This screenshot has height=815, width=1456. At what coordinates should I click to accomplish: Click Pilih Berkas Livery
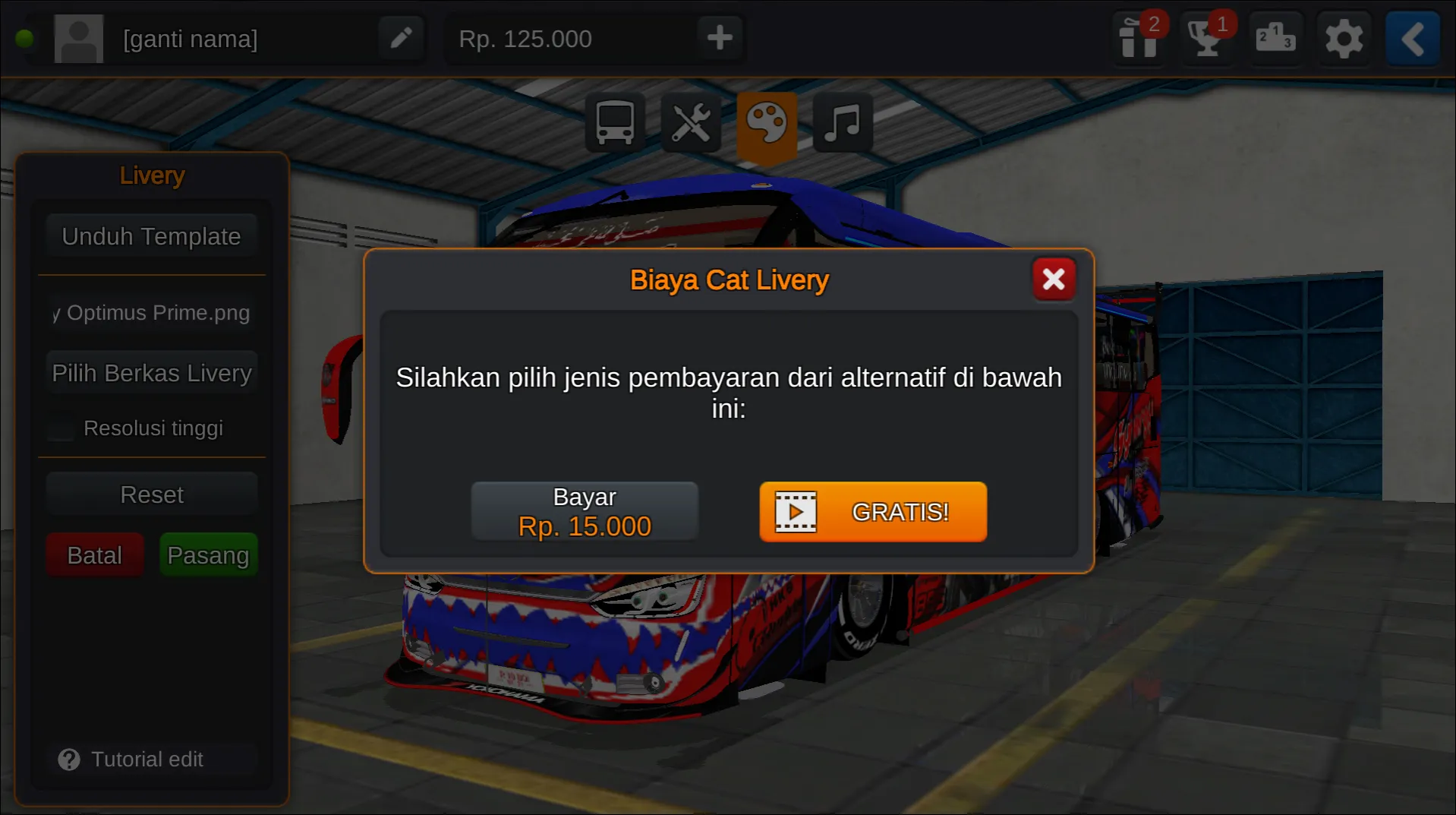[151, 372]
